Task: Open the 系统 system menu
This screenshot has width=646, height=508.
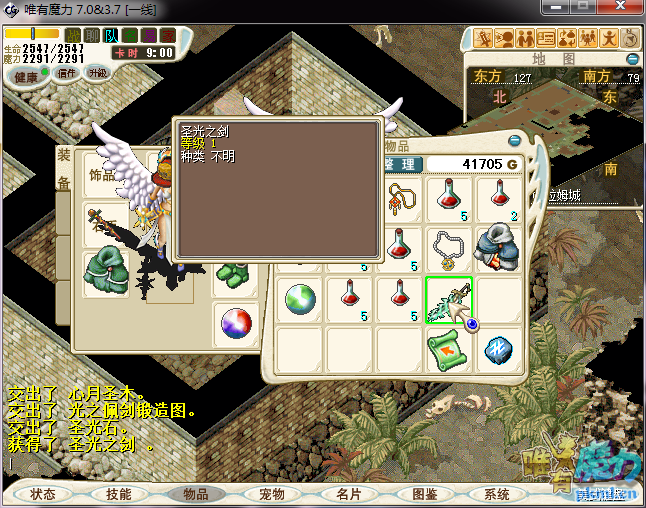Action: coord(497,494)
